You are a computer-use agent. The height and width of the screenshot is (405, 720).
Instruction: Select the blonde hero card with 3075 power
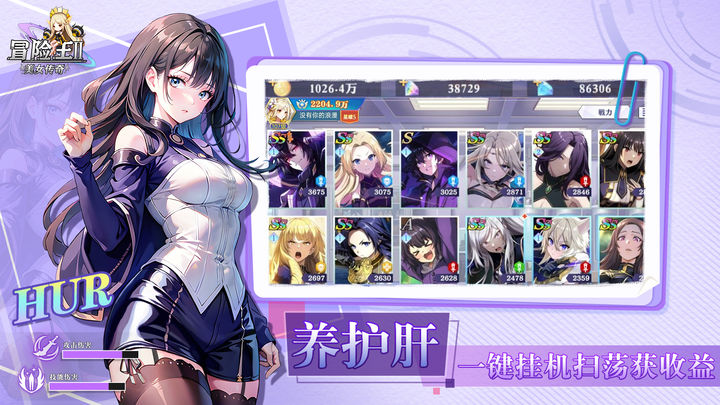pyautogui.click(x=364, y=164)
